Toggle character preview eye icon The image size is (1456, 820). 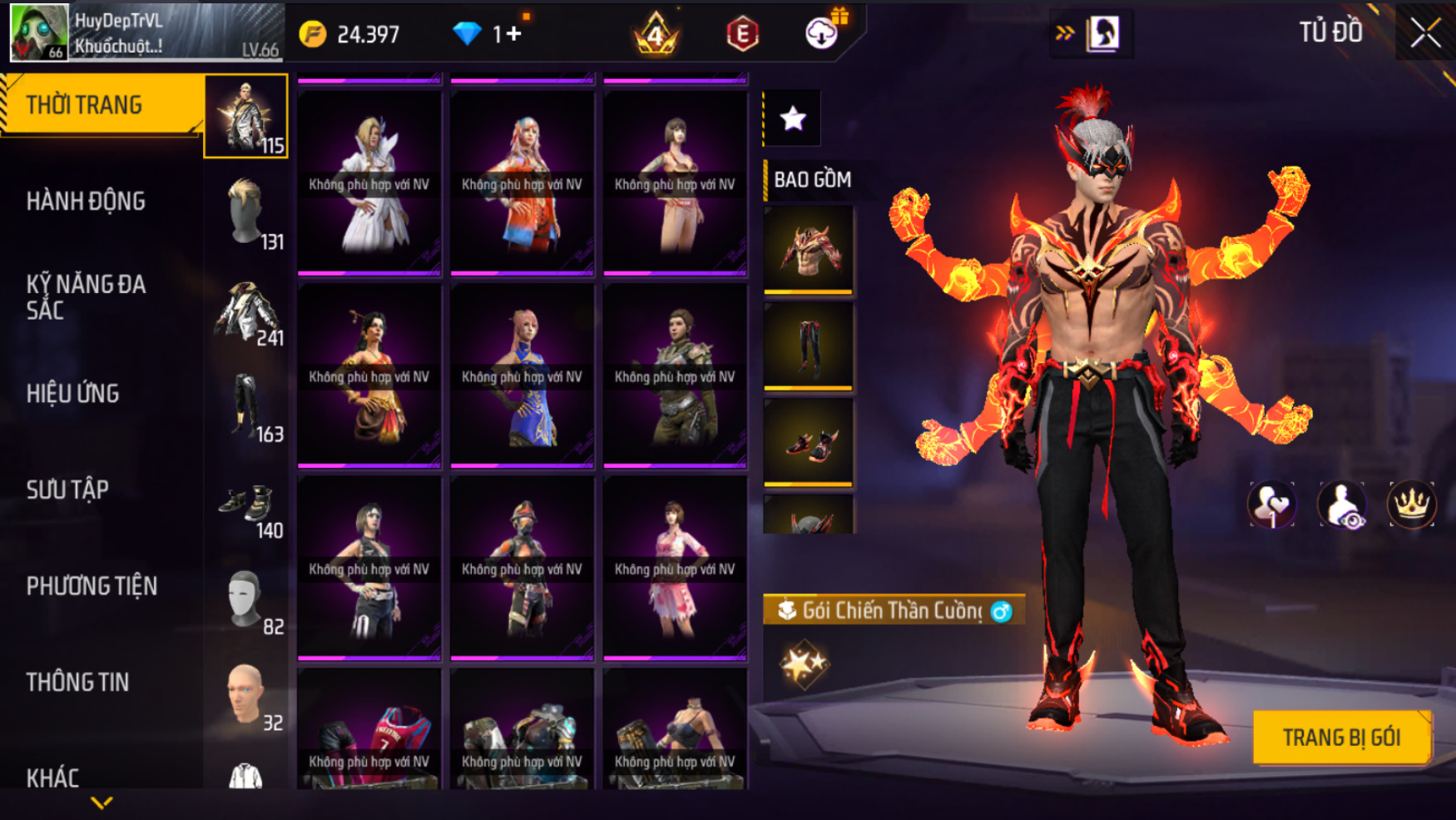[x=1341, y=504]
